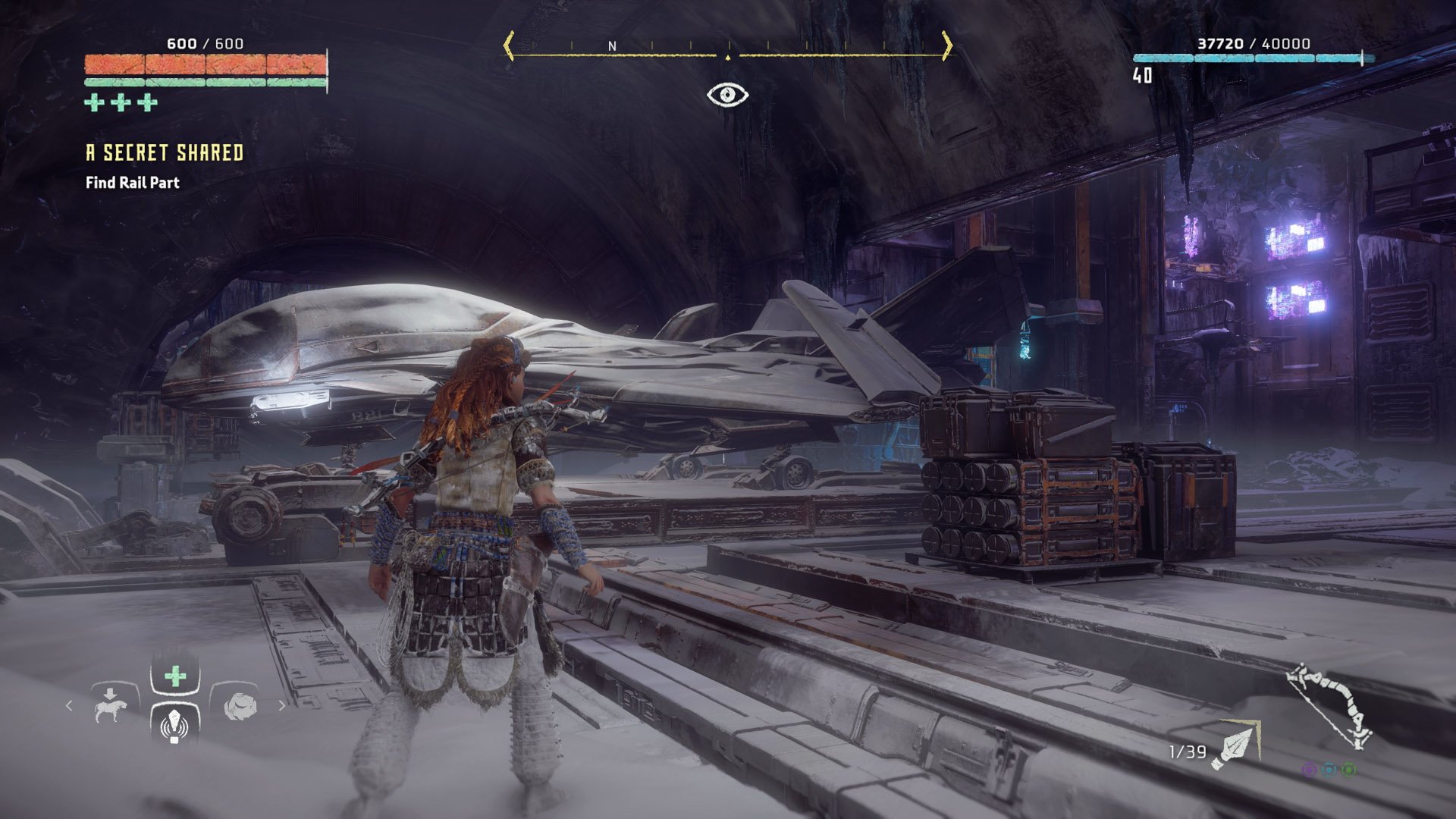Use the green cross health potion slot
The image size is (1456, 819).
pyautogui.click(x=175, y=675)
